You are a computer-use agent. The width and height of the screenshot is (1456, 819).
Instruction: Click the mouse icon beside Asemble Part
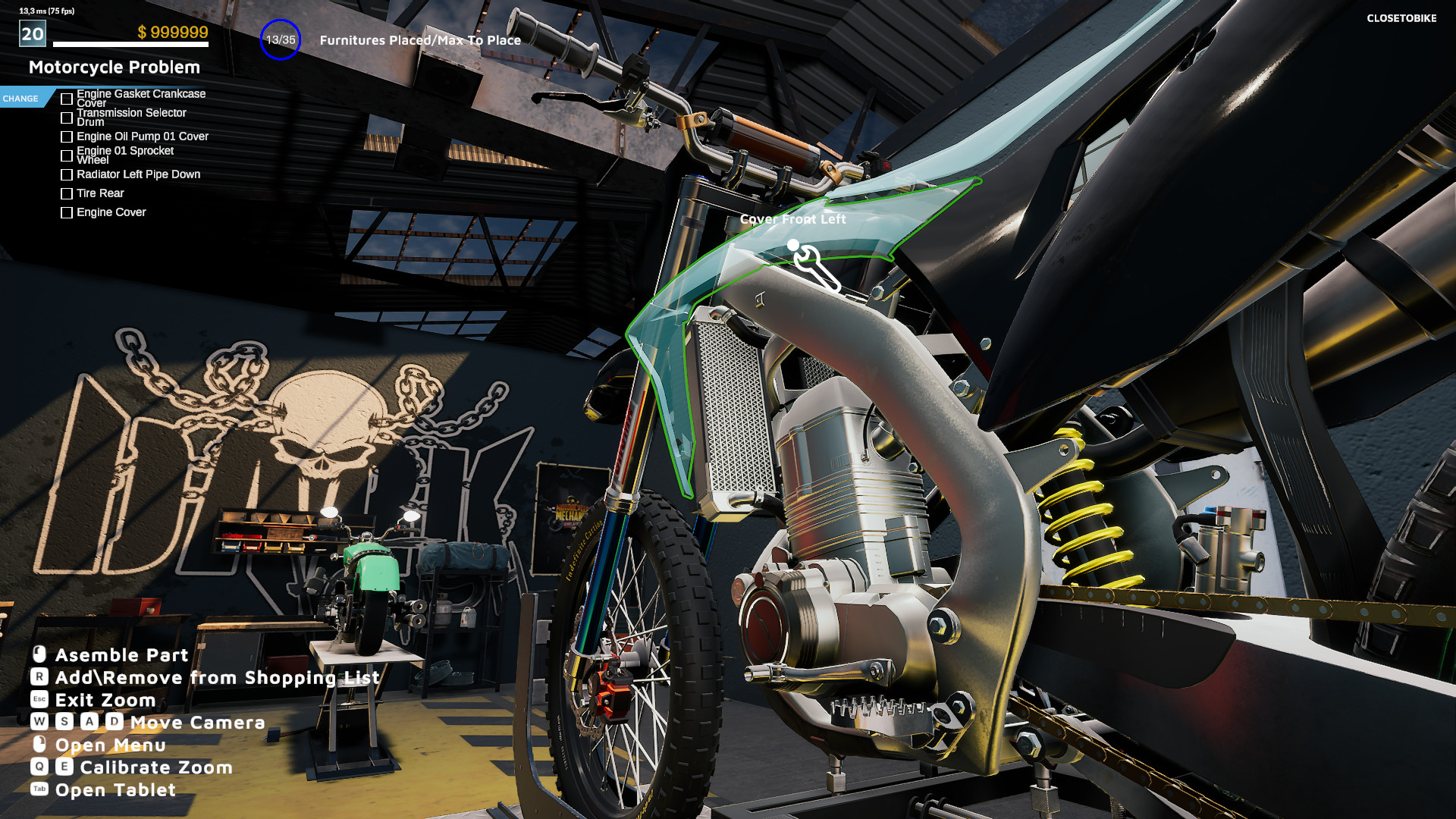[38, 654]
